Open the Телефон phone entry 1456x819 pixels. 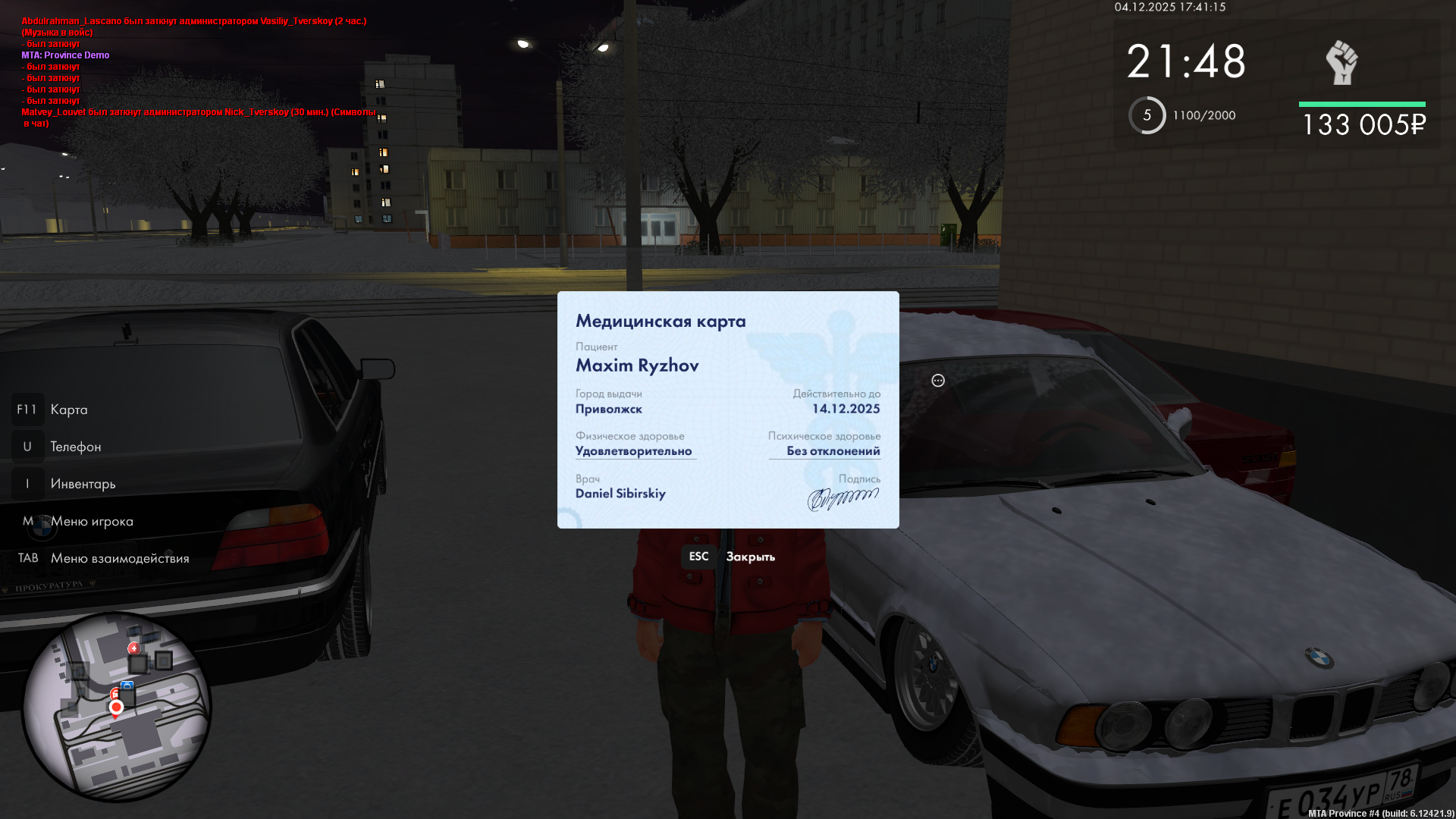tap(75, 447)
